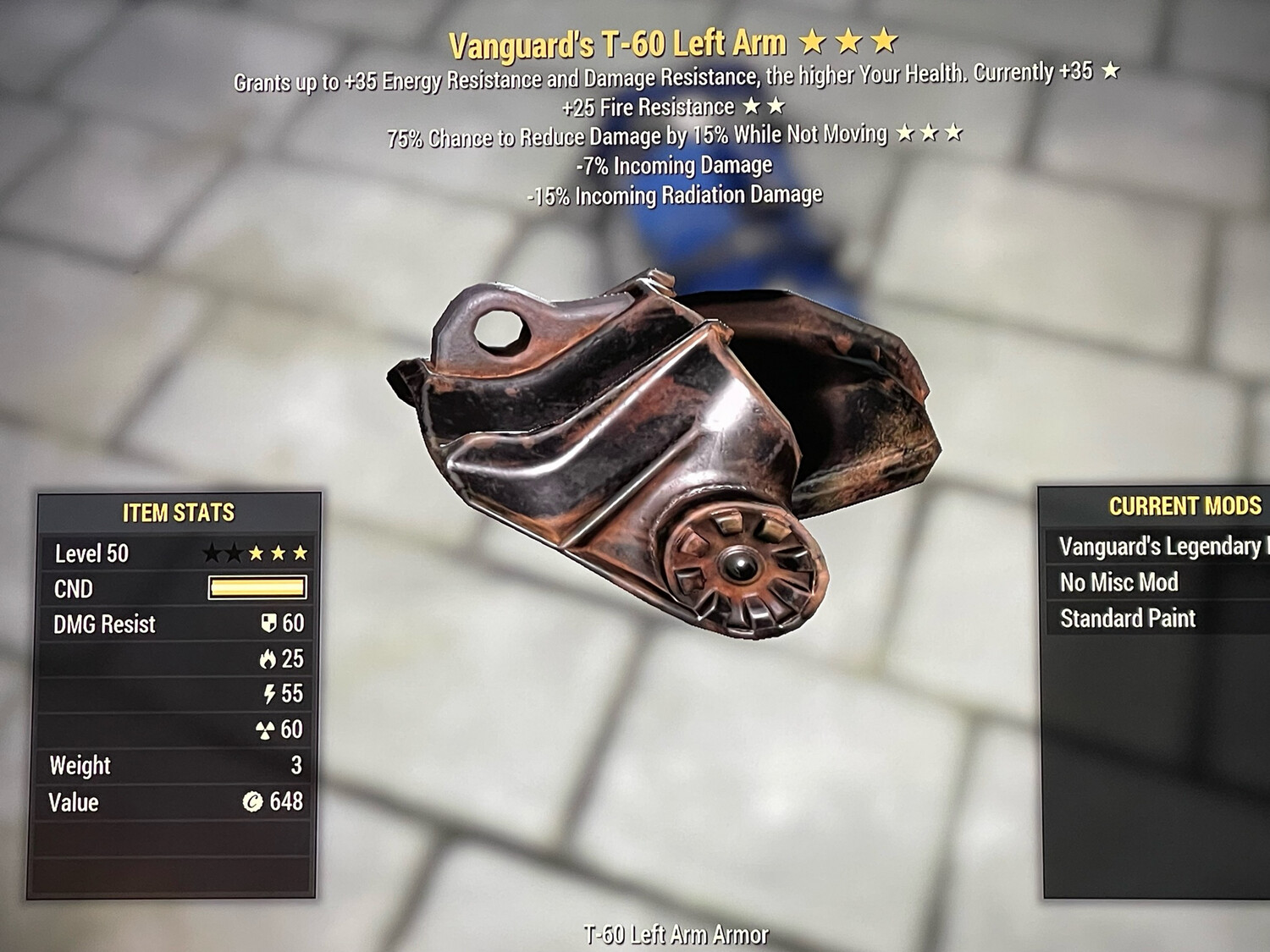This screenshot has width=1270, height=952.
Task: Toggle a star after +25 Fire Resistance
Action: click(x=748, y=107)
